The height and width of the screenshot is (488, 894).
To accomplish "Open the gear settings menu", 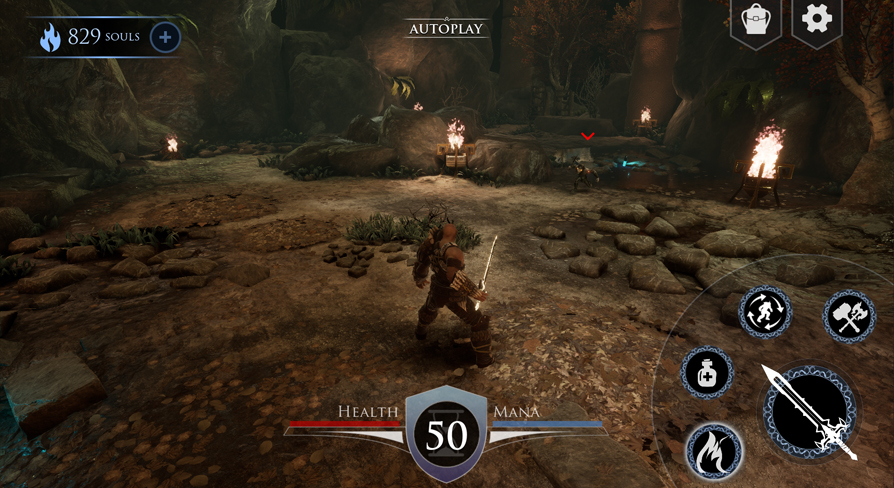I will click(x=817, y=20).
